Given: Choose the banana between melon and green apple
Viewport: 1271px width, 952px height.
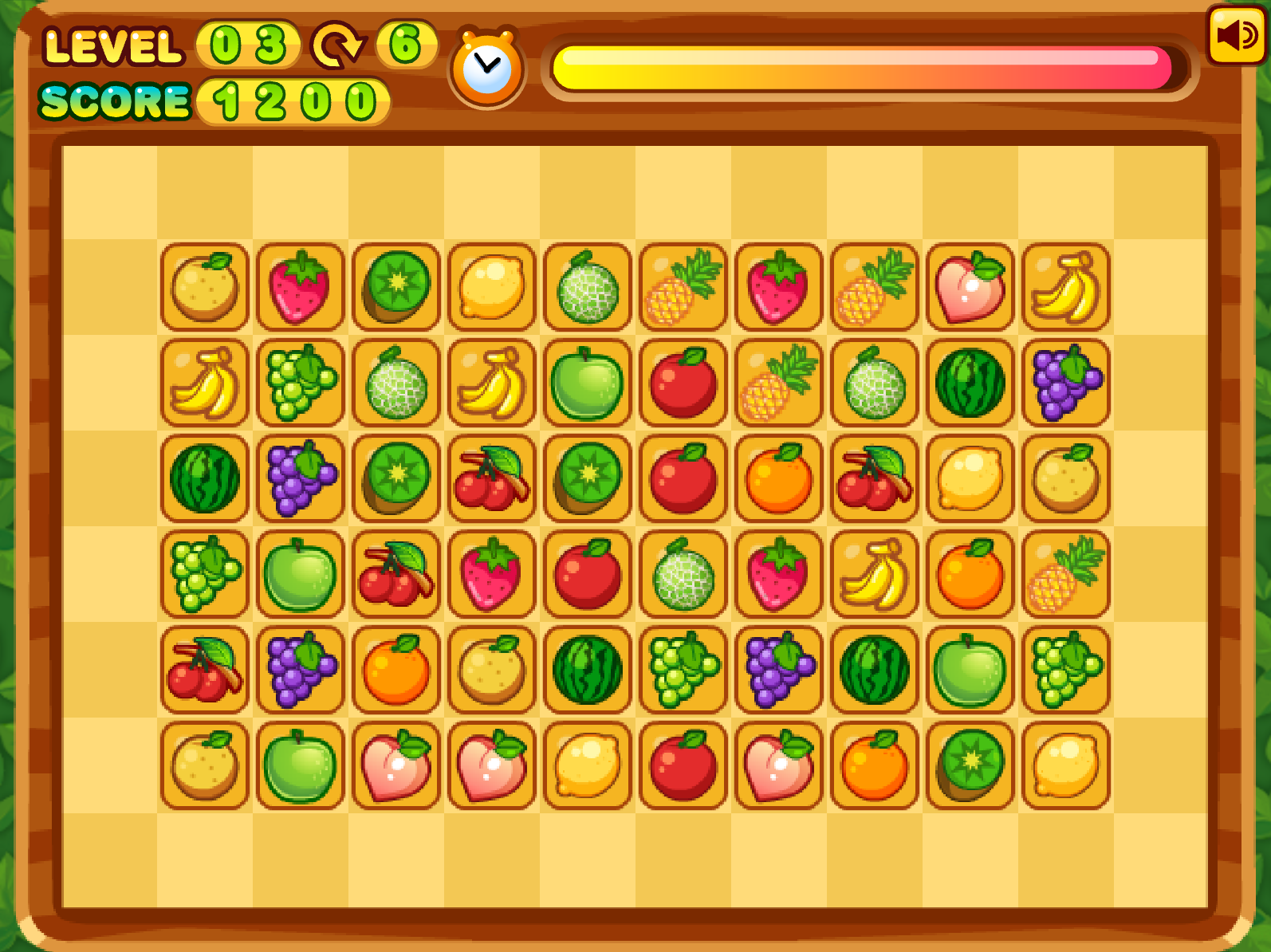Looking at the screenshot, I should click(492, 383).
